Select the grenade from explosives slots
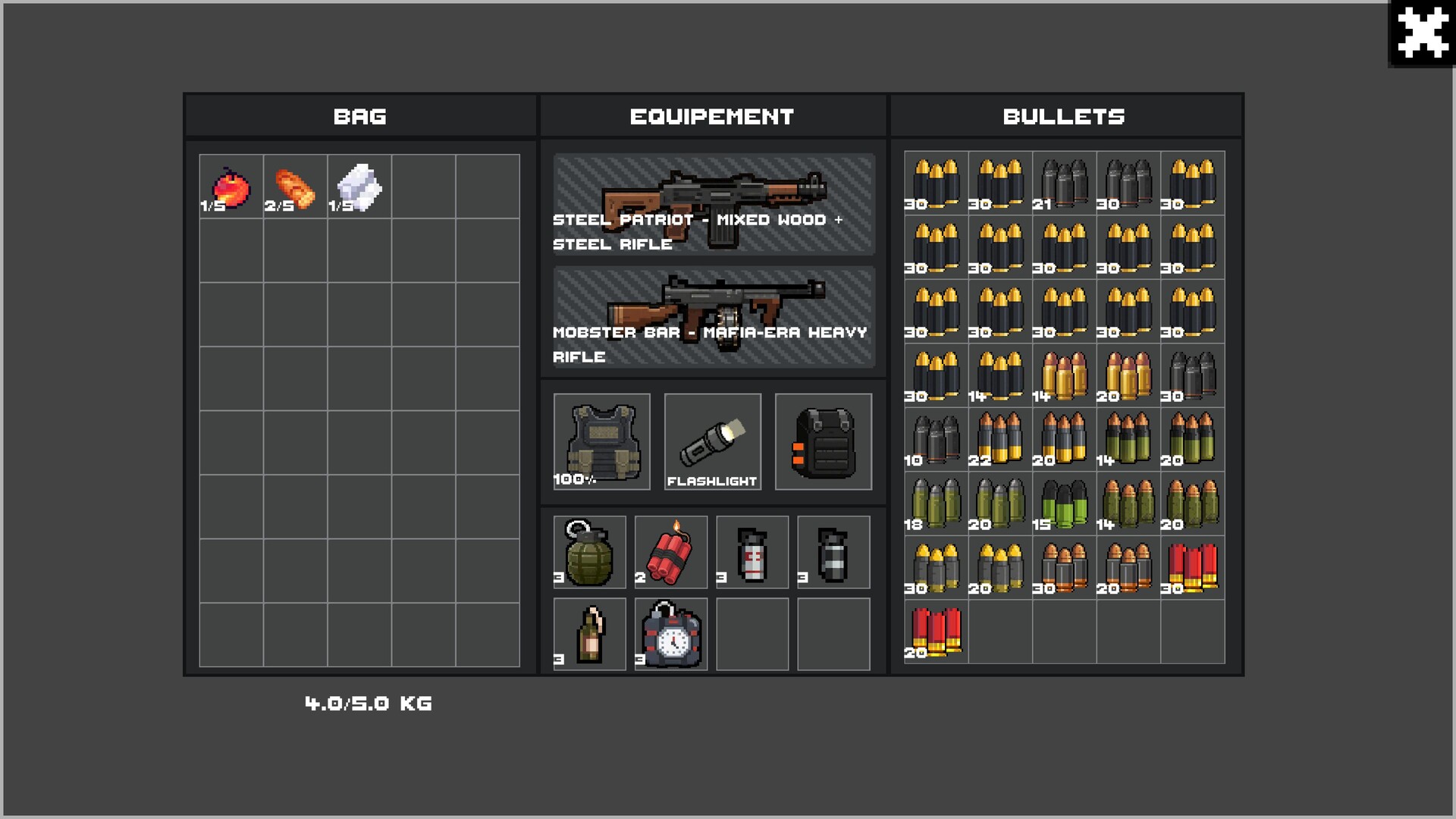 click(589, 552)
